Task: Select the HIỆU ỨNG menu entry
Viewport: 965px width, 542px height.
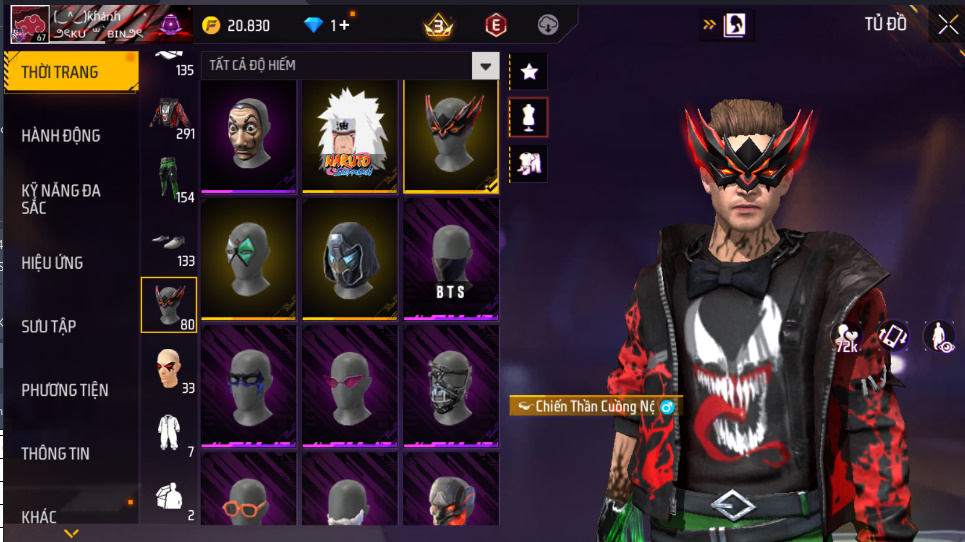Action: pos(53,263)
